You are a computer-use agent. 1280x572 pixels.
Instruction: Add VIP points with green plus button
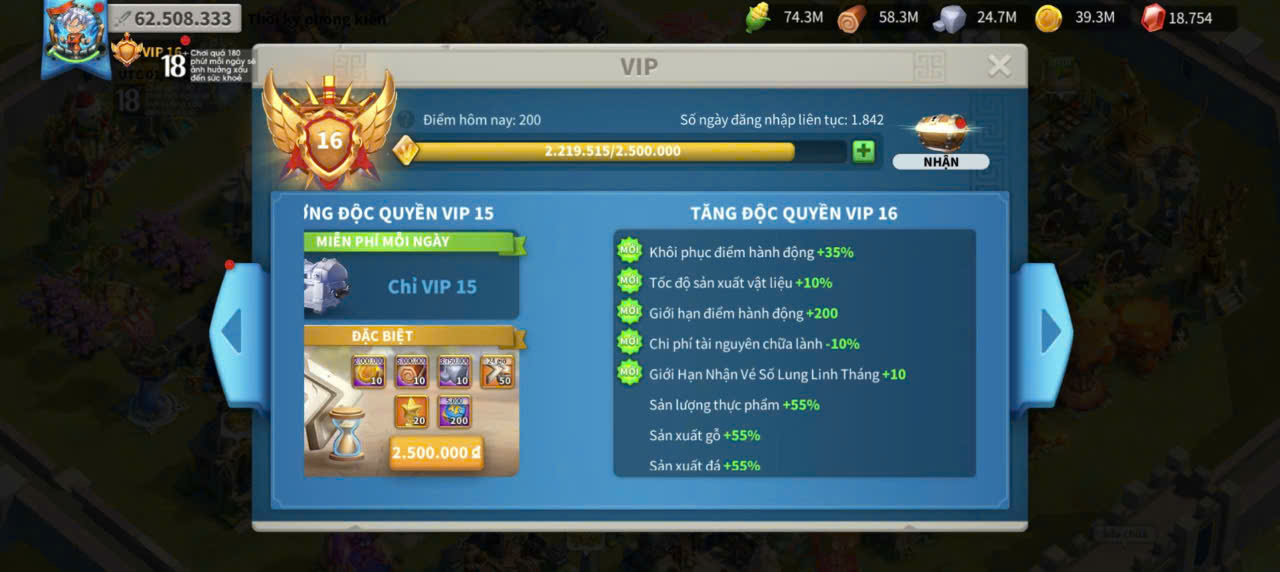pos(863,151)
